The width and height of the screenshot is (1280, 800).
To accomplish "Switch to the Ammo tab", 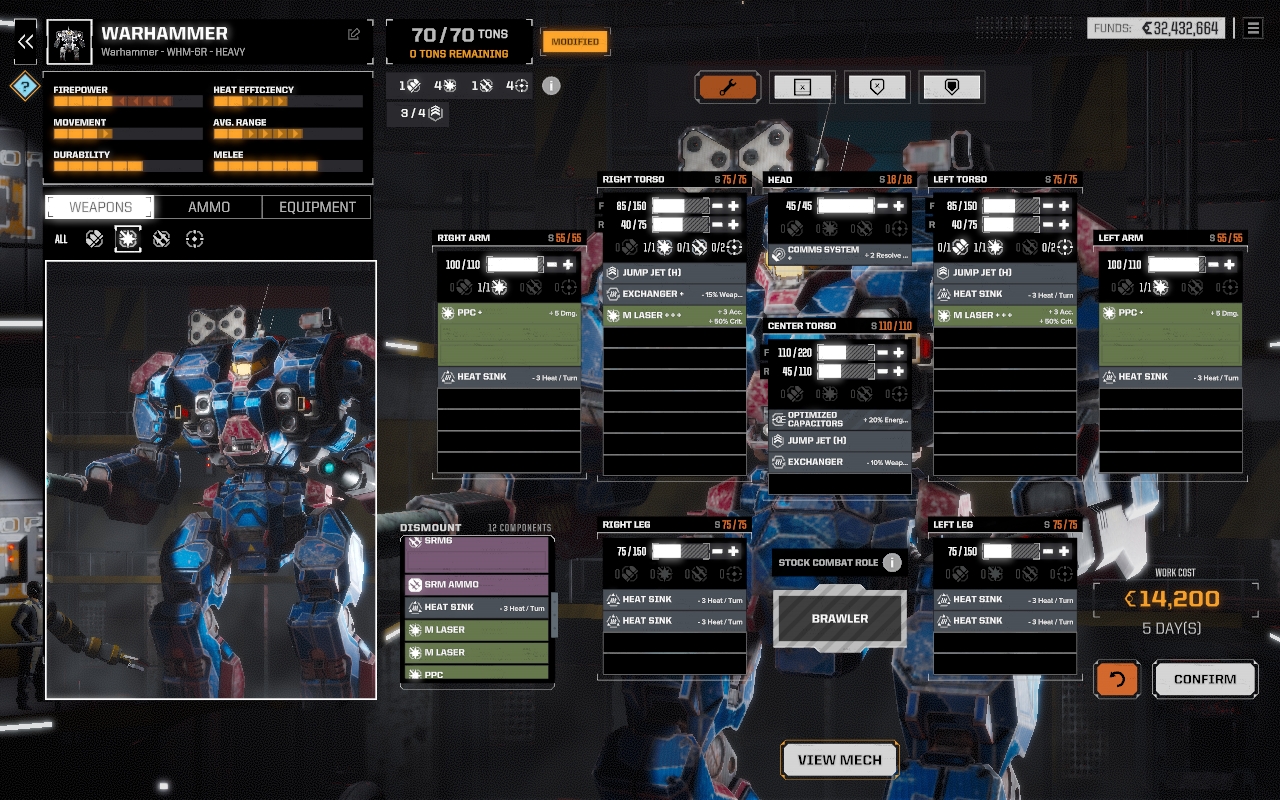I will pyautogui.click(x=209, y=207).
